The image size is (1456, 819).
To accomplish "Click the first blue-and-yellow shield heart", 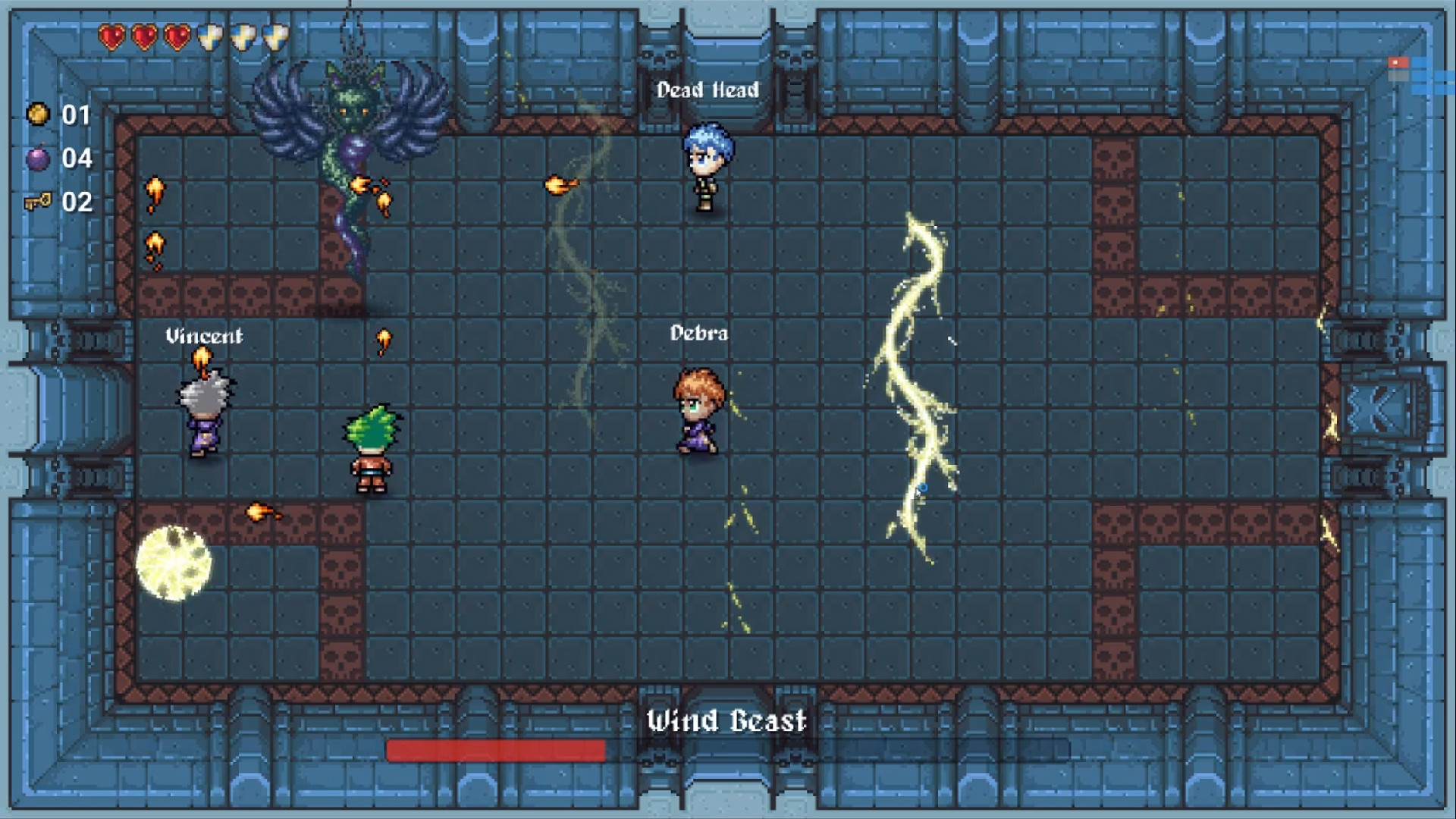I will [210, 36].
